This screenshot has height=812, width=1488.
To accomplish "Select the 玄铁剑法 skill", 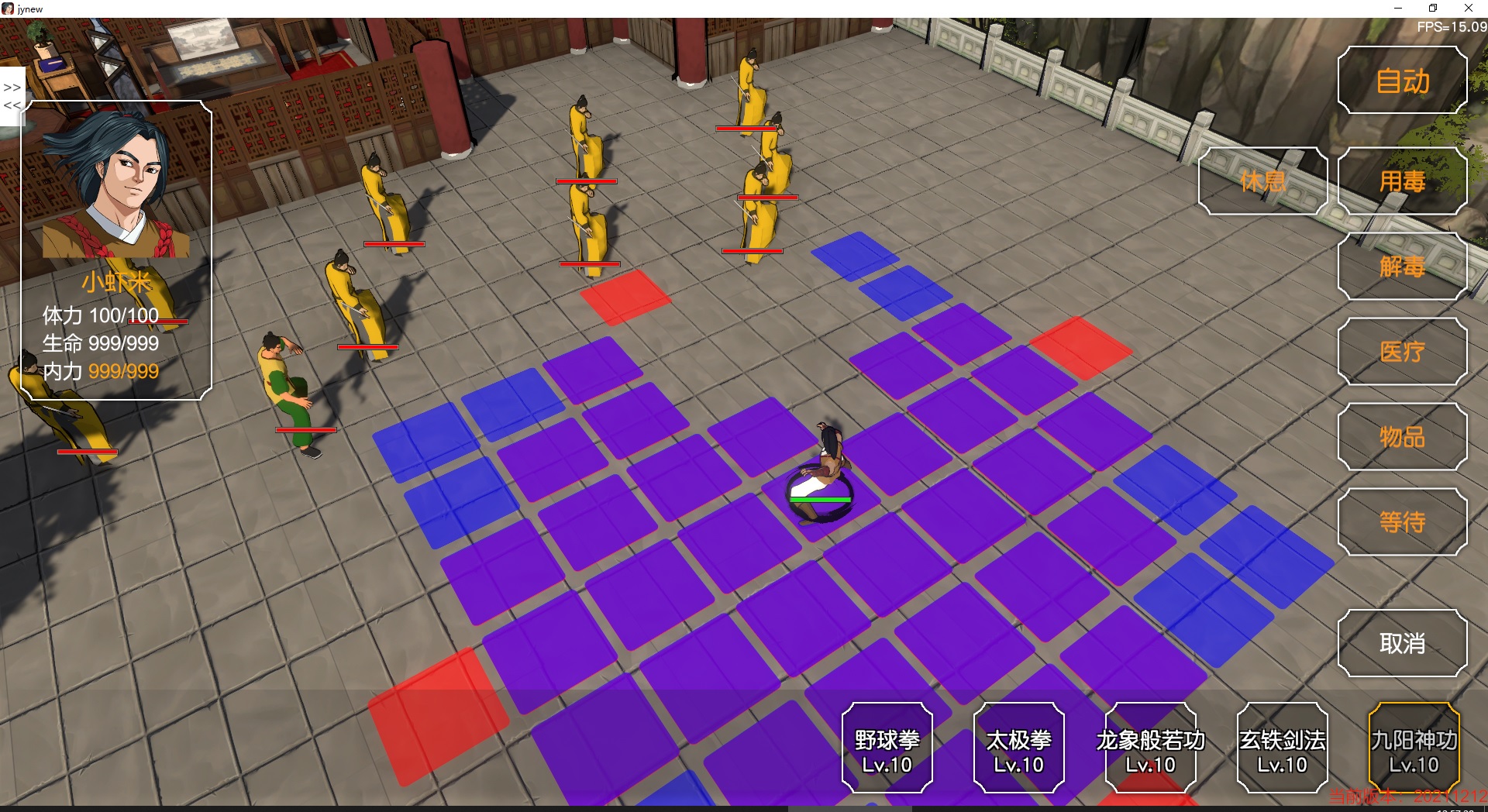I will click(1282, 748).
